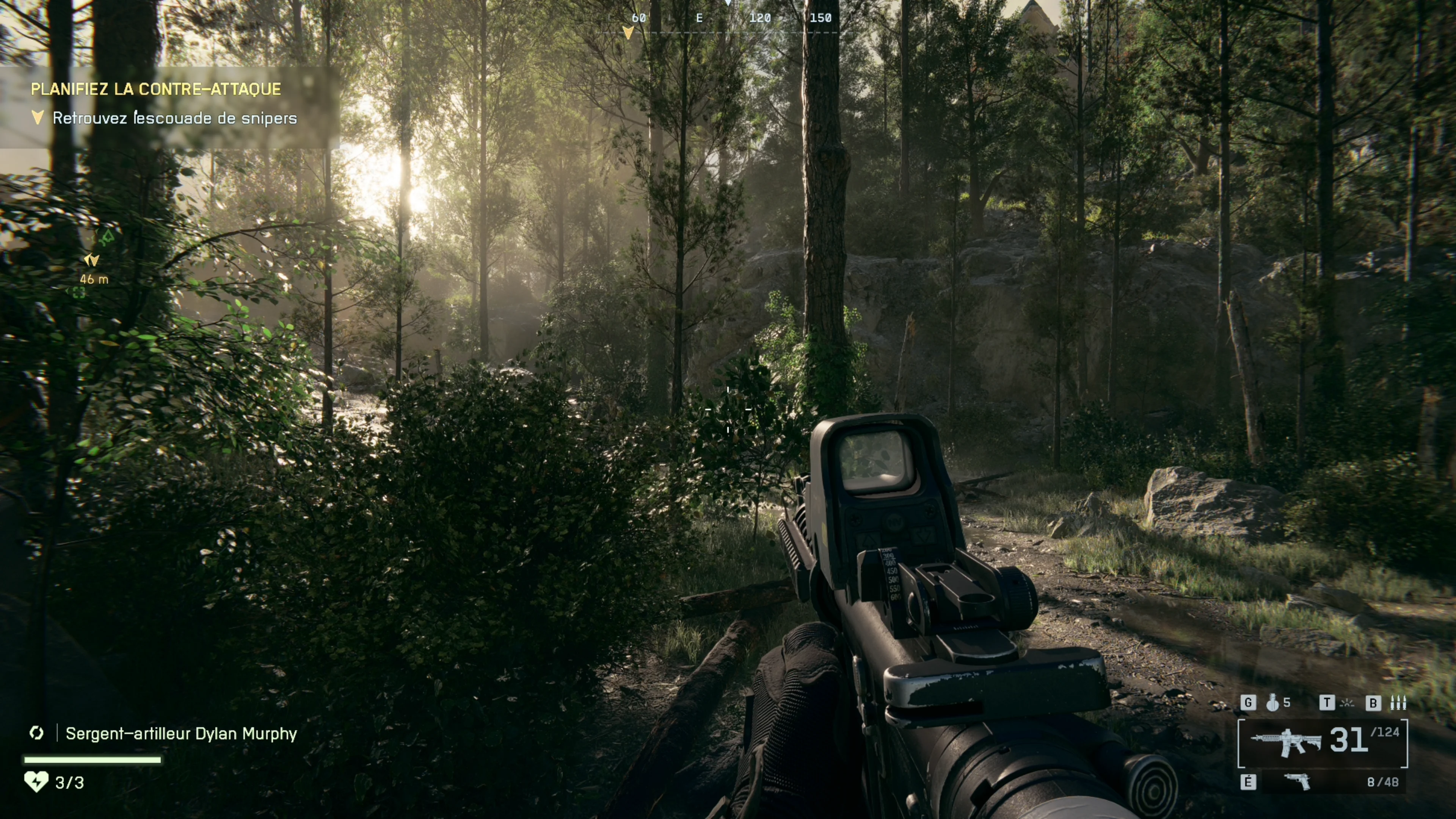Click the three-bullet fire mode icon
This screenshot has height=819, width=1456.
1398,703
